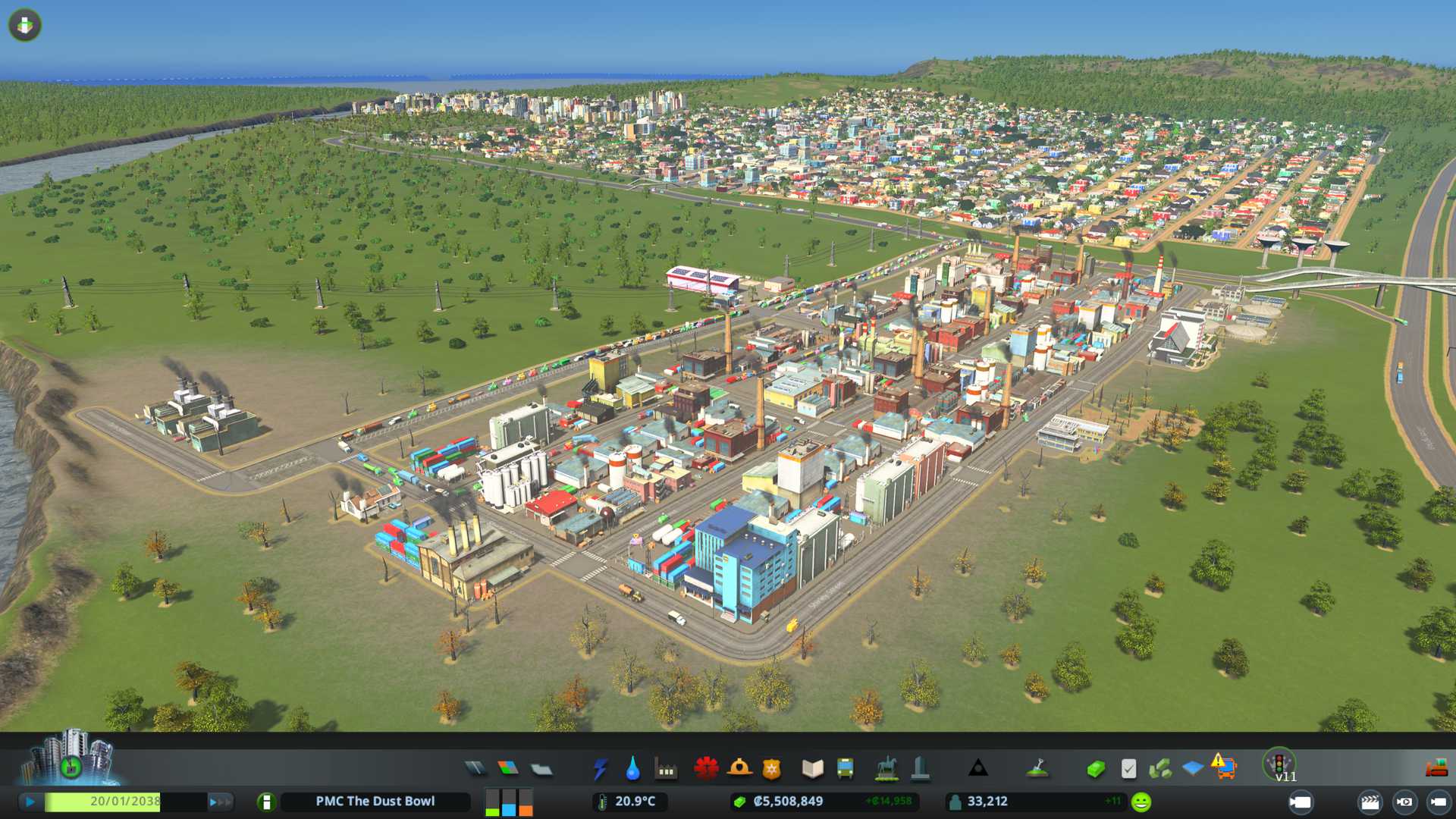This screenshot has width=1456, height=819.
Task: Open Parks and Plazas statue menu
Action: tap(886, 769)
